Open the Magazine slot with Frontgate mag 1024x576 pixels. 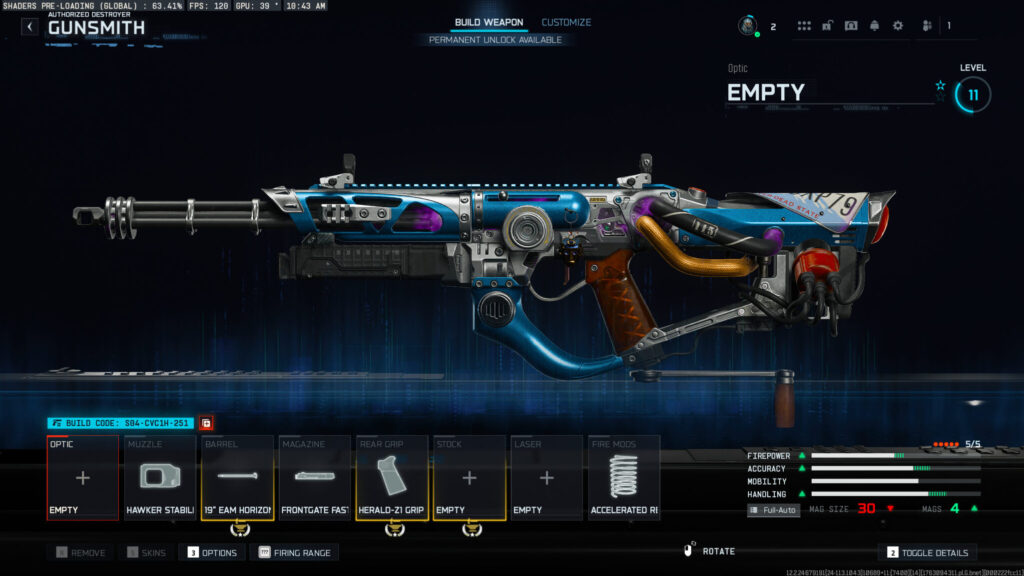coord(315,478)
